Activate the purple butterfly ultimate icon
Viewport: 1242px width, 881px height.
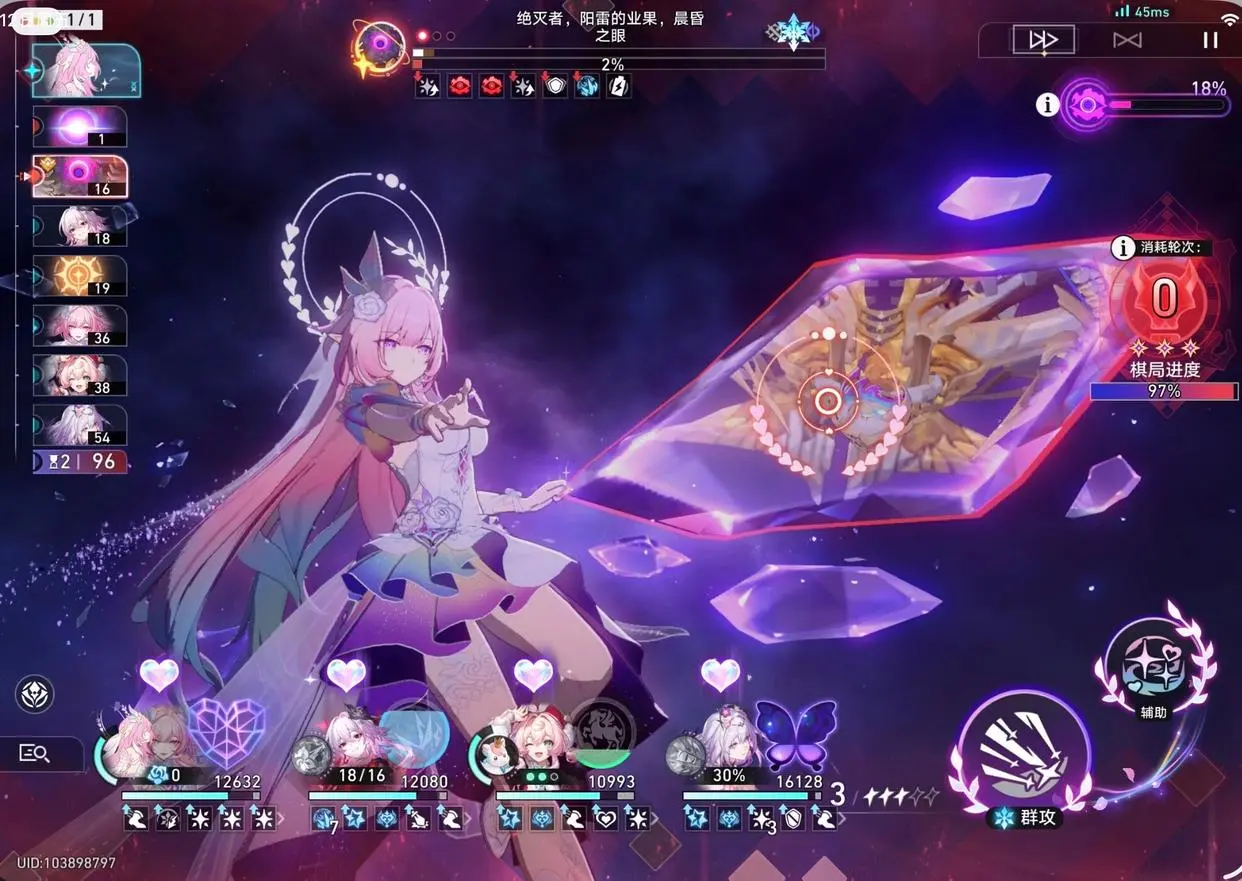[795, 735]
